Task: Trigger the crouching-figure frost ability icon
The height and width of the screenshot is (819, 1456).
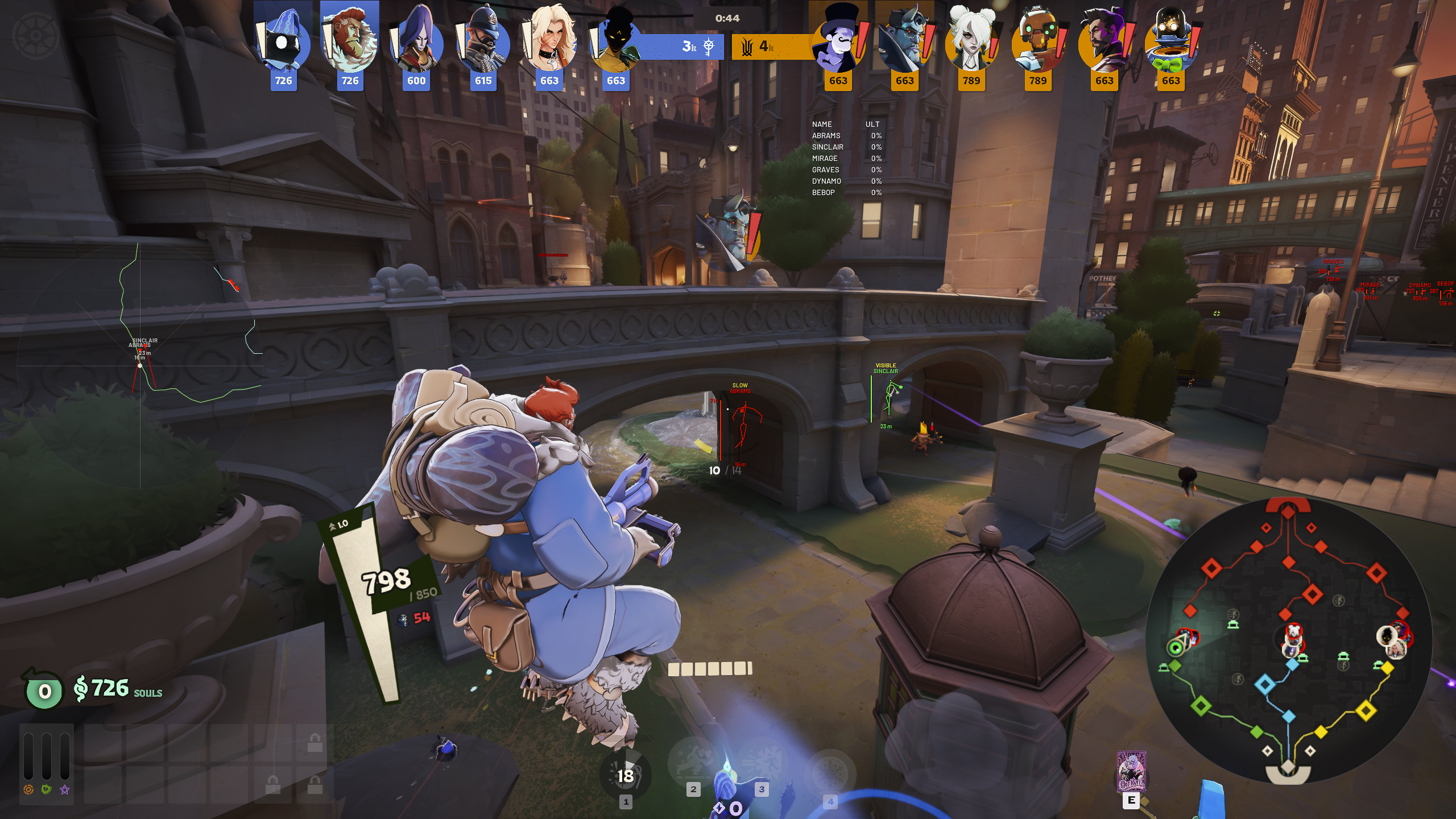Action: (693, 762)
